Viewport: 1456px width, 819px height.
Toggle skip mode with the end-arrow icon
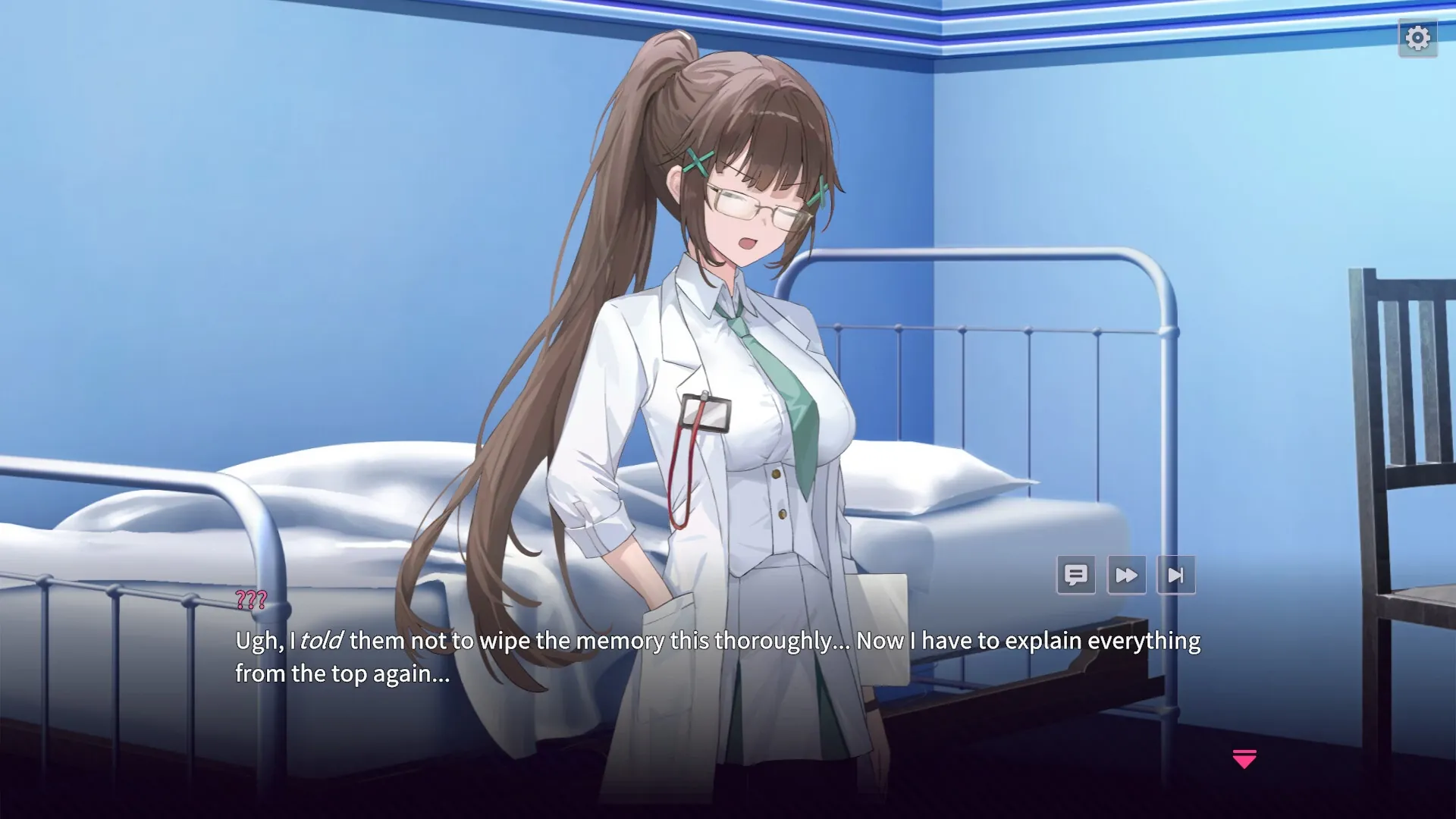(x=1176, y=575)
